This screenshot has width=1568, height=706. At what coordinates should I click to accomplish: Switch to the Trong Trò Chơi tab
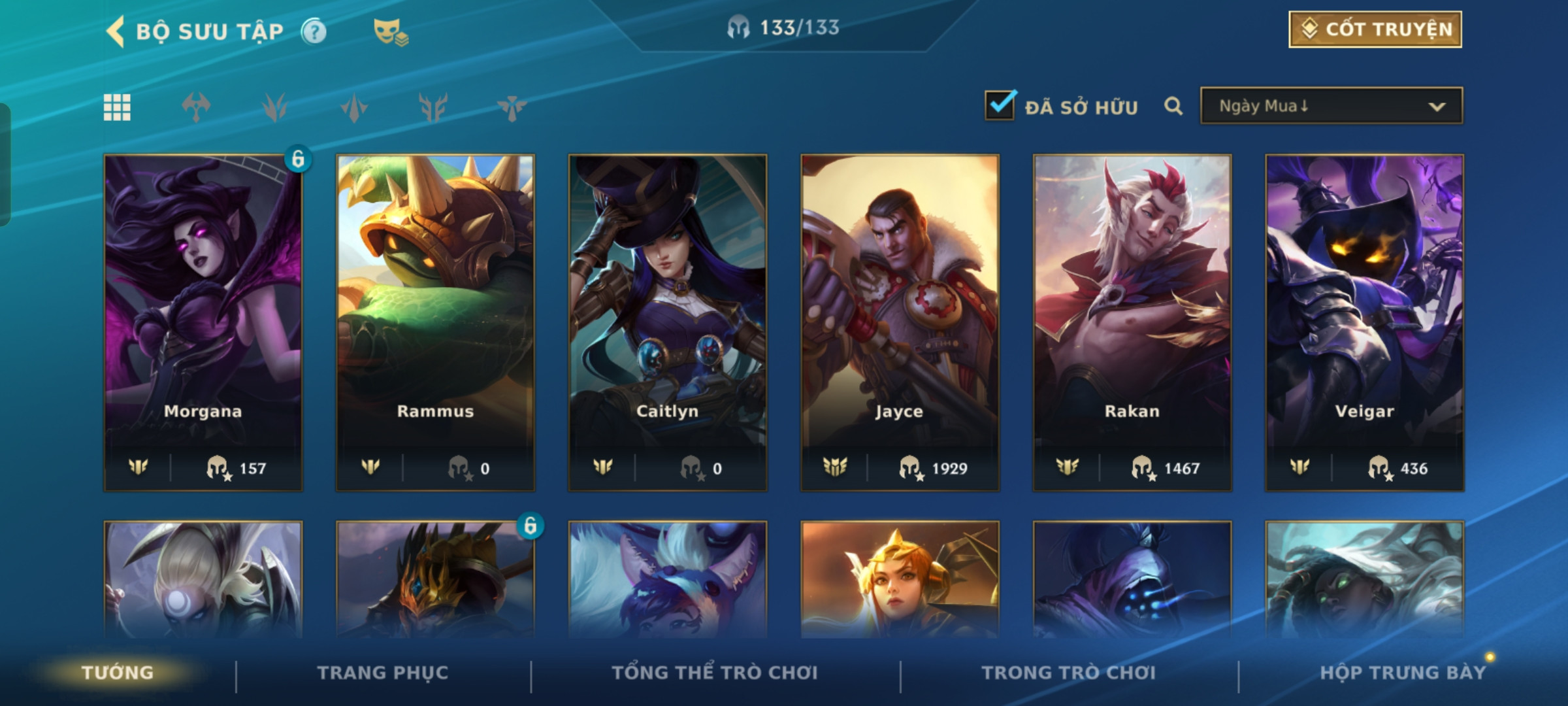tap(1068, 673)
